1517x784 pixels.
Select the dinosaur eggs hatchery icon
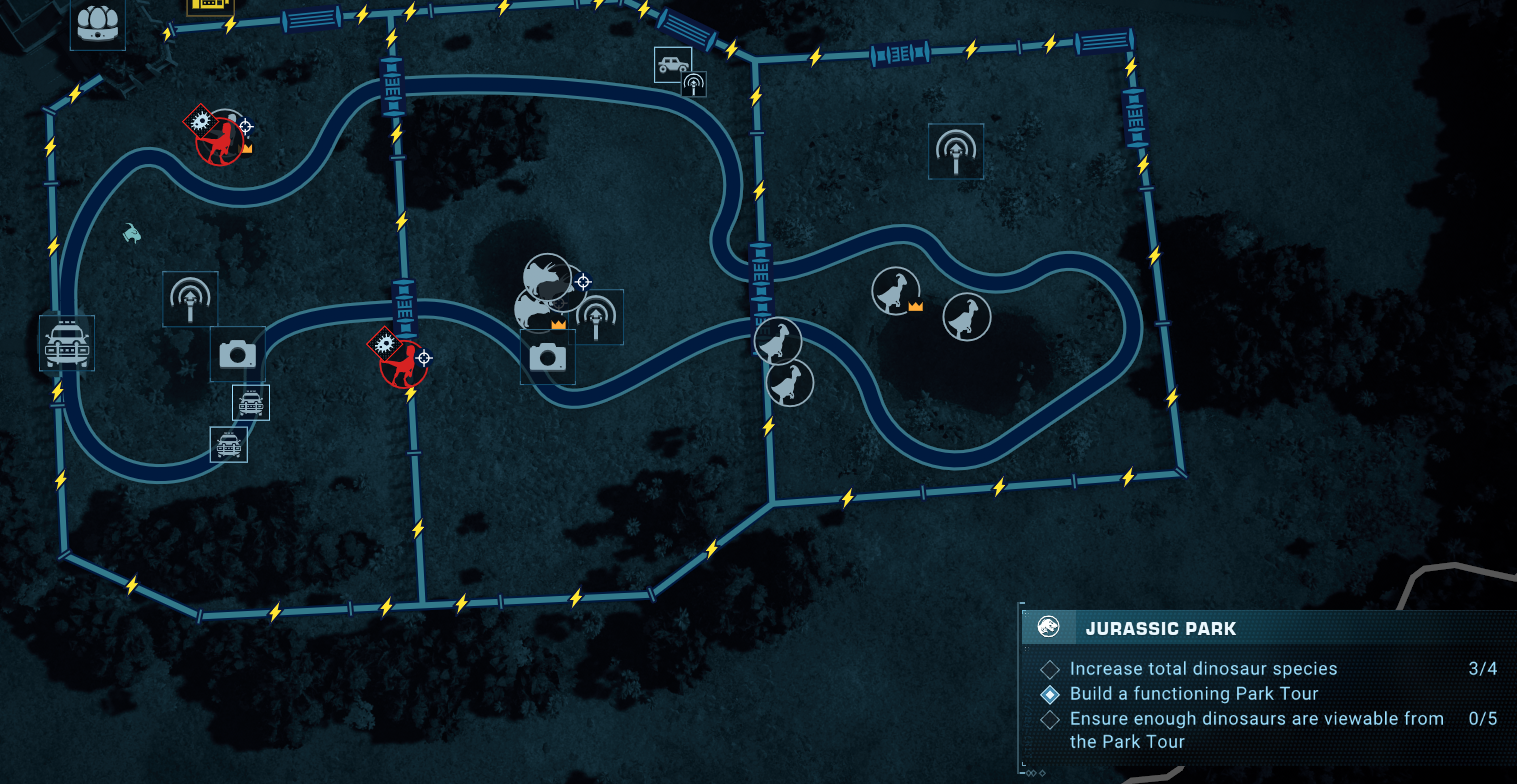pos(97,22)
